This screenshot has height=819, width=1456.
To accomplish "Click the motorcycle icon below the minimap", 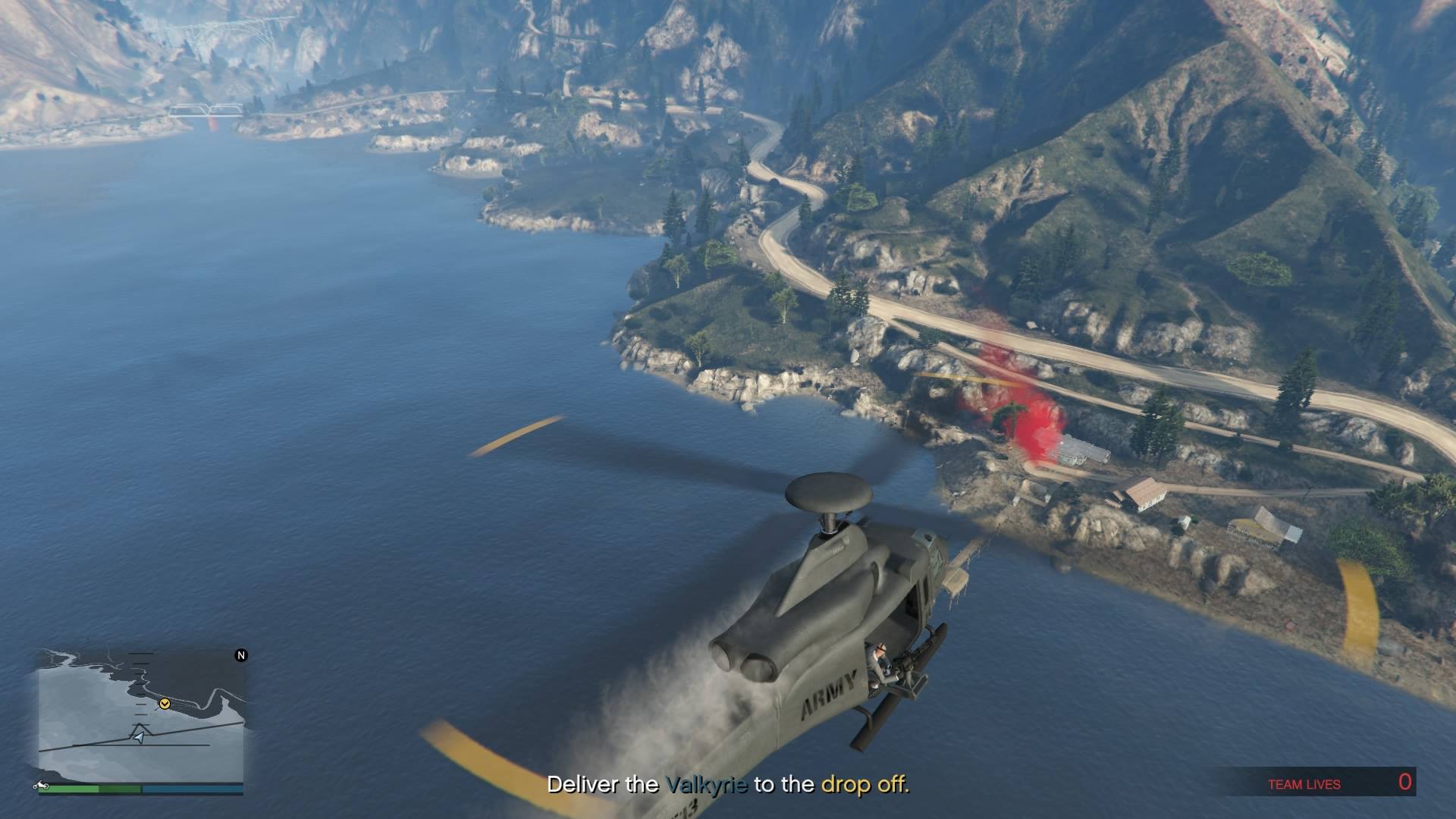I will 40,786.
